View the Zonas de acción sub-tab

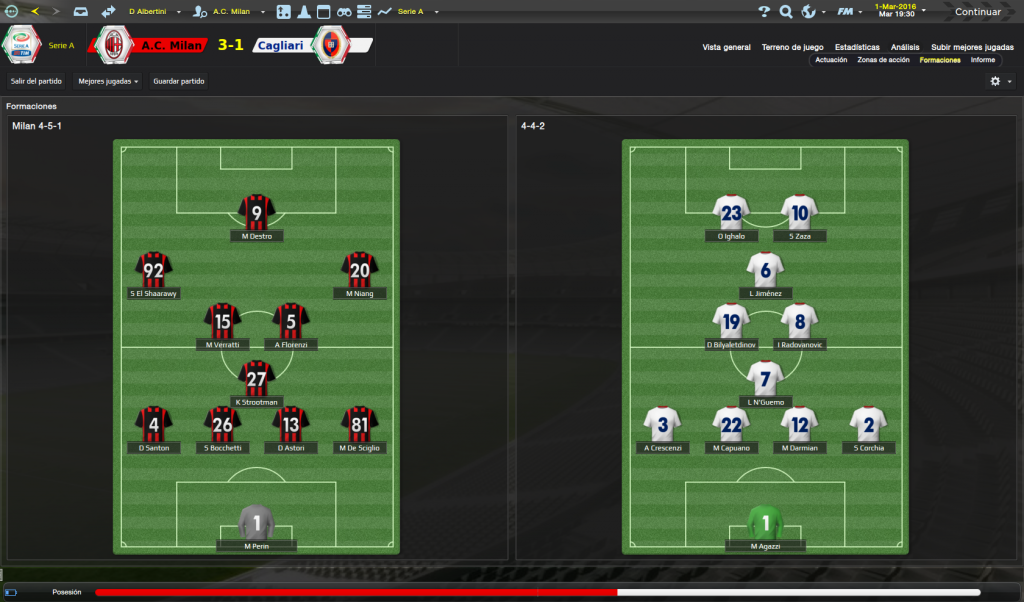[x=883, y=60]
